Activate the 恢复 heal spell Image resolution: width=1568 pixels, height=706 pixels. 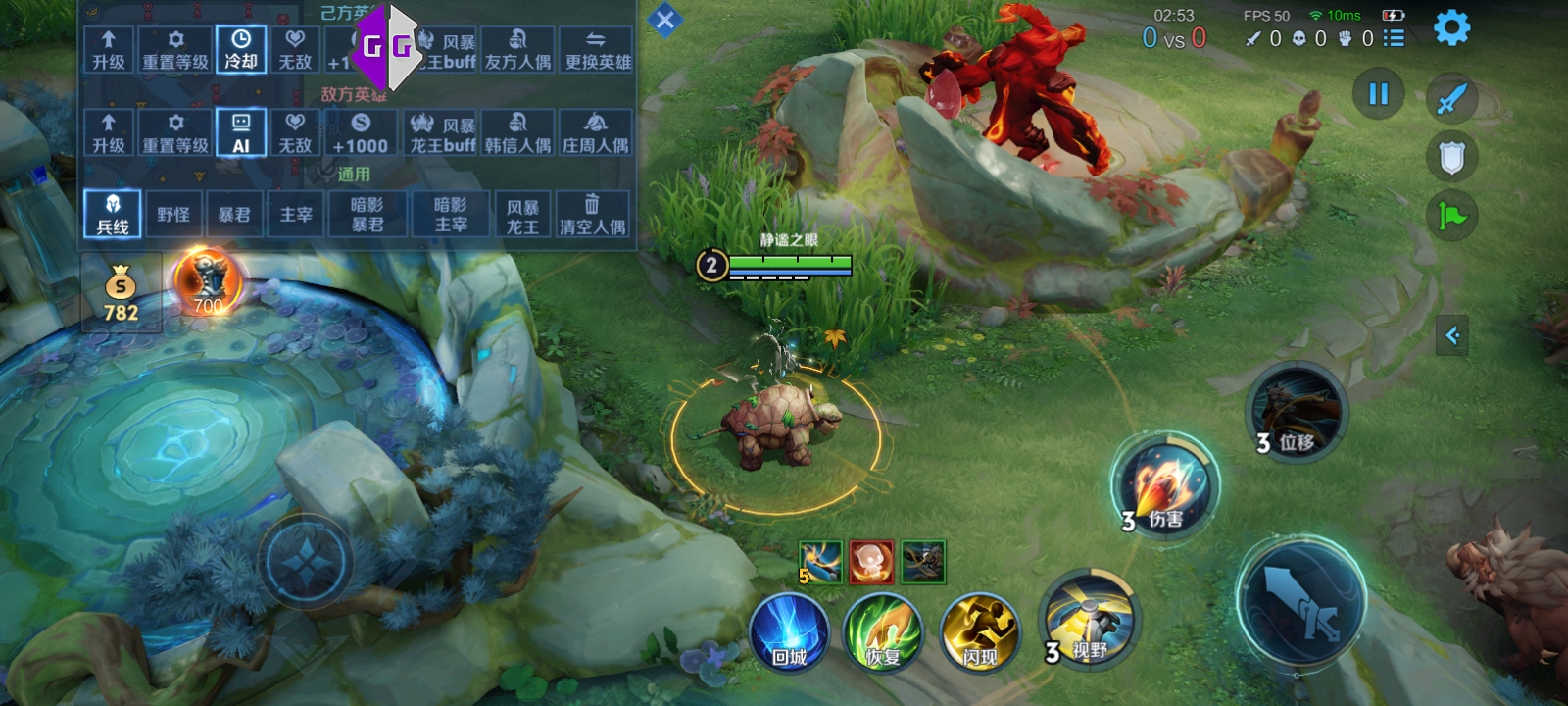883,632
